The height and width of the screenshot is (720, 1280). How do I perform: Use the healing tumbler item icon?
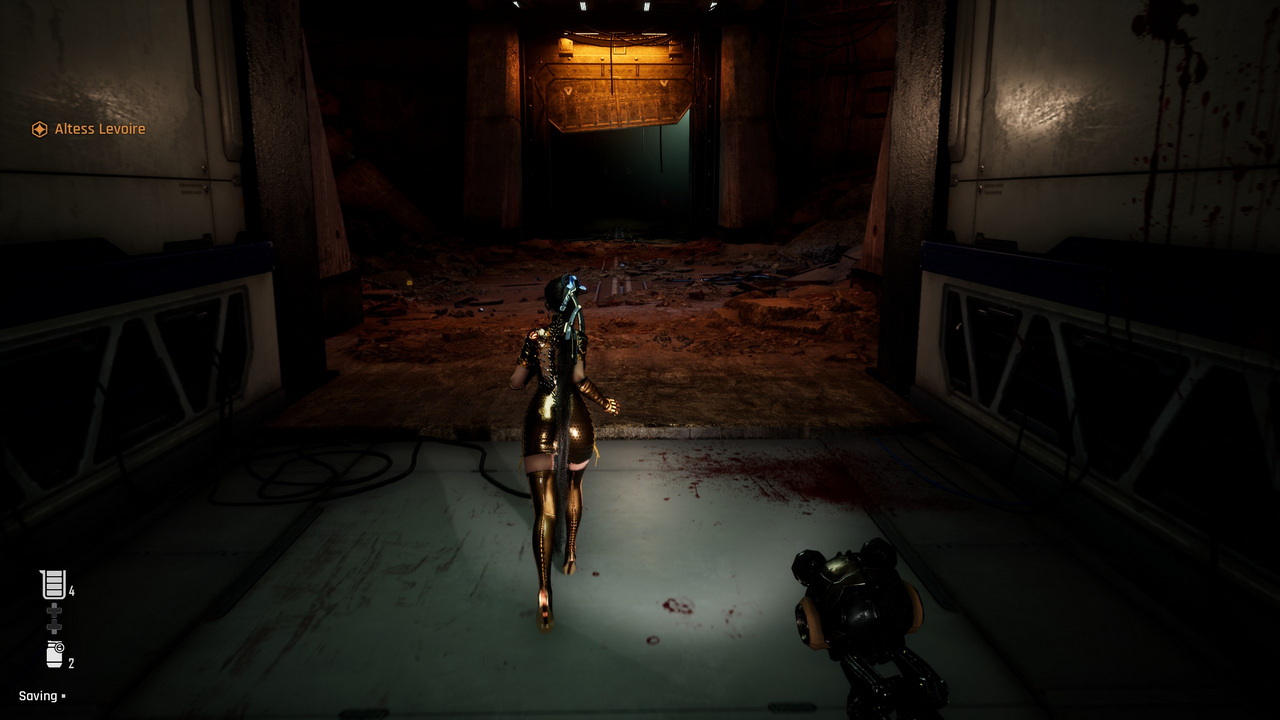[x=54, y=584]
